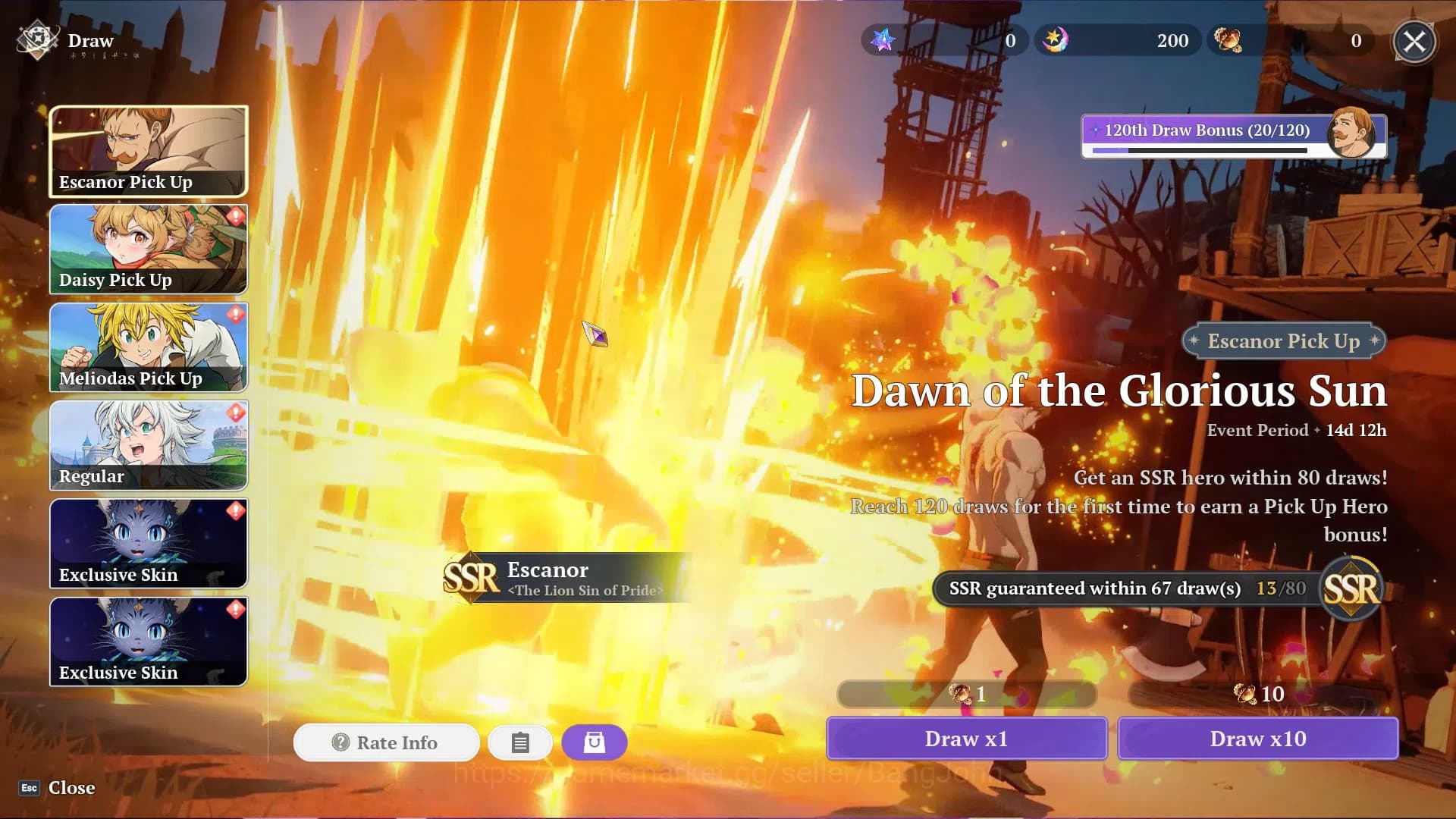Screen dimensions: 1456x819
Task: Close the Draw screen with X
Action: (1414, 41)
